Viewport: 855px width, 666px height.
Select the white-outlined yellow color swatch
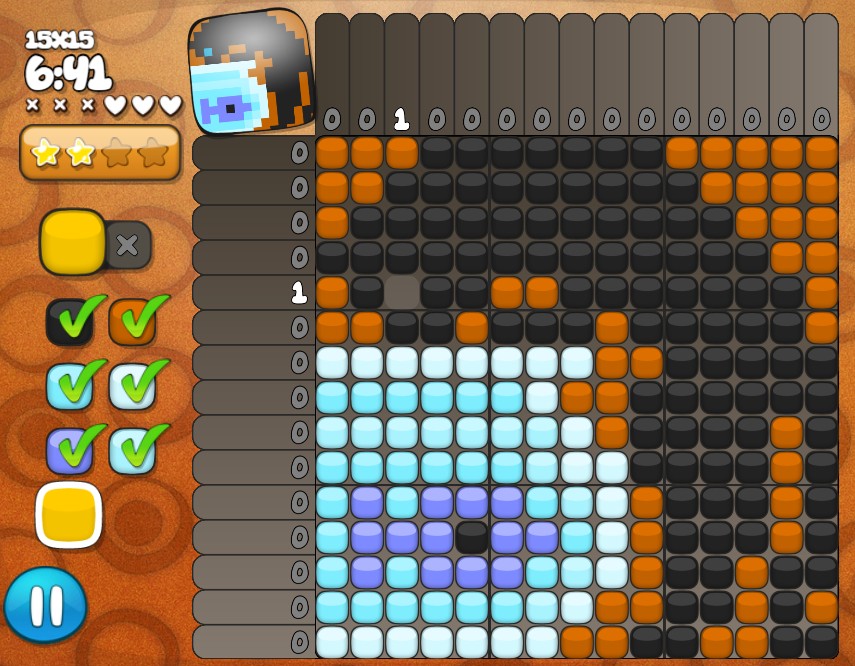click(69, 515)
